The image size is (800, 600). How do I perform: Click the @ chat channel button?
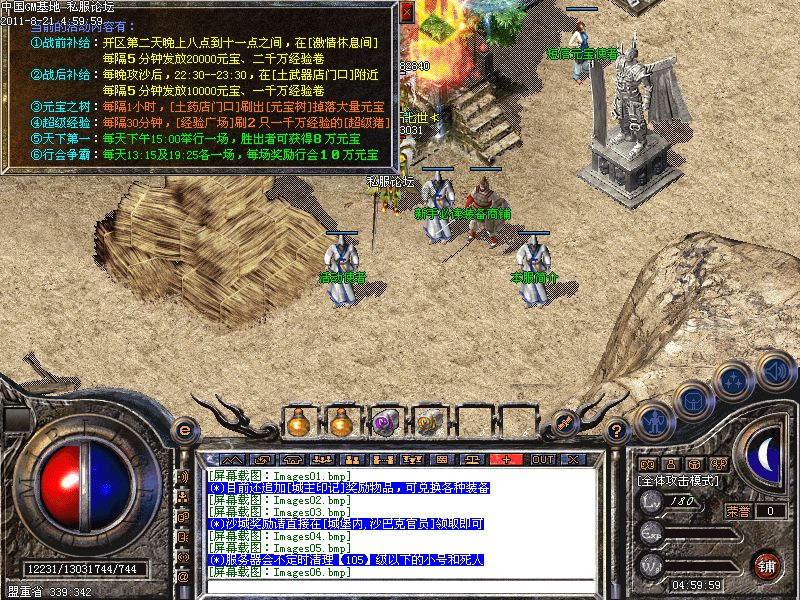[x=183, y=577]
